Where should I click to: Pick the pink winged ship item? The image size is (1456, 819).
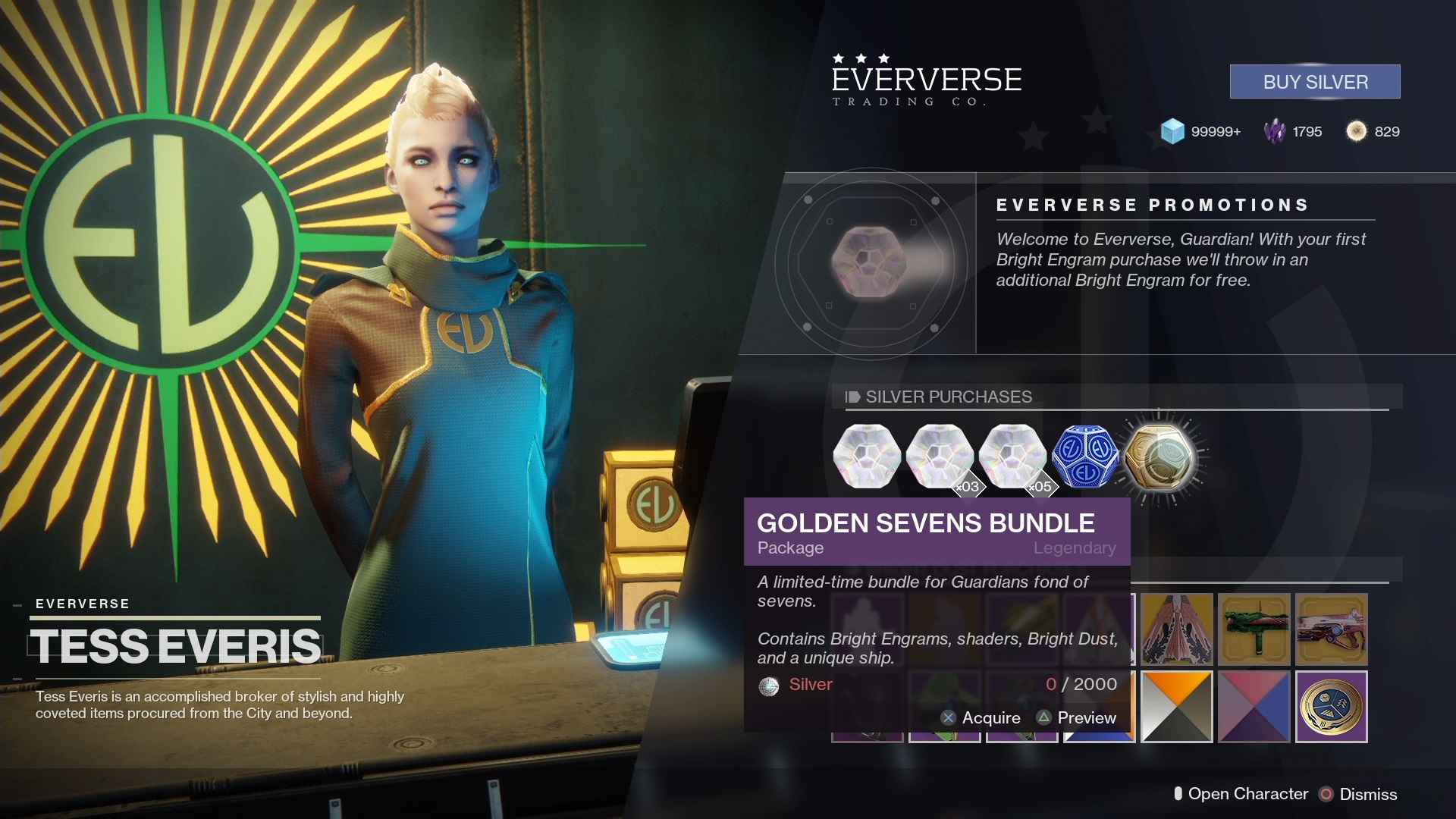(1176, 629)
